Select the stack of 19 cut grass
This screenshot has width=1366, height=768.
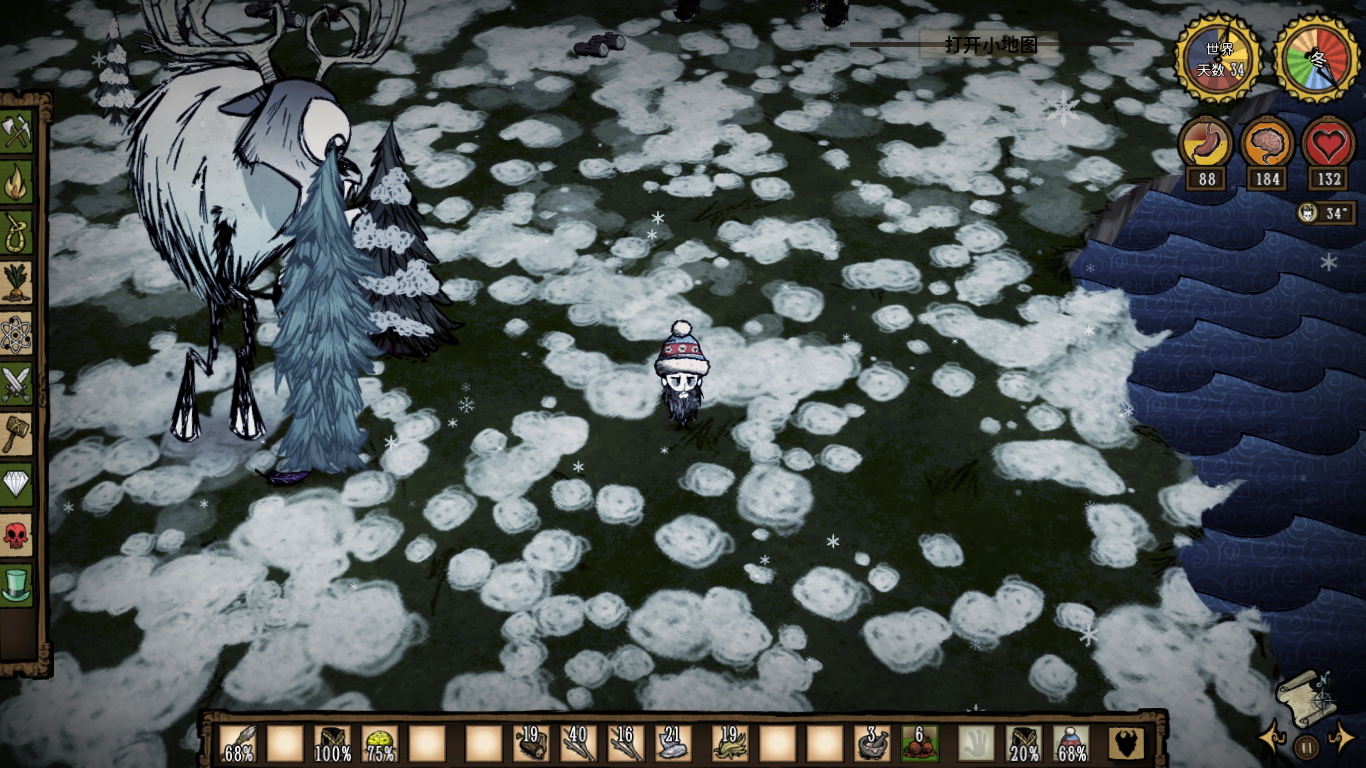[729, 743]
